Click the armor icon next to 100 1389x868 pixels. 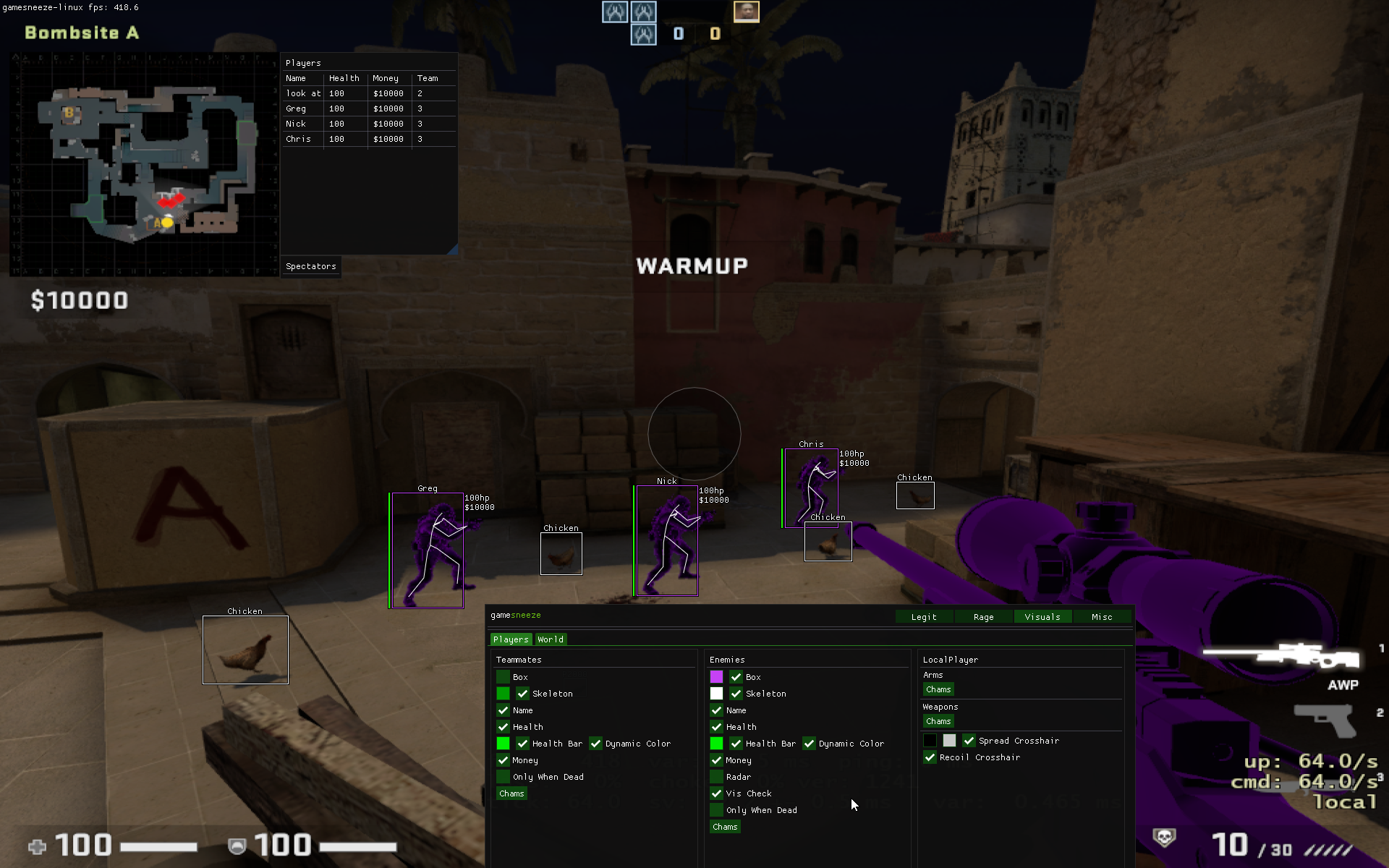click(237, 845)
